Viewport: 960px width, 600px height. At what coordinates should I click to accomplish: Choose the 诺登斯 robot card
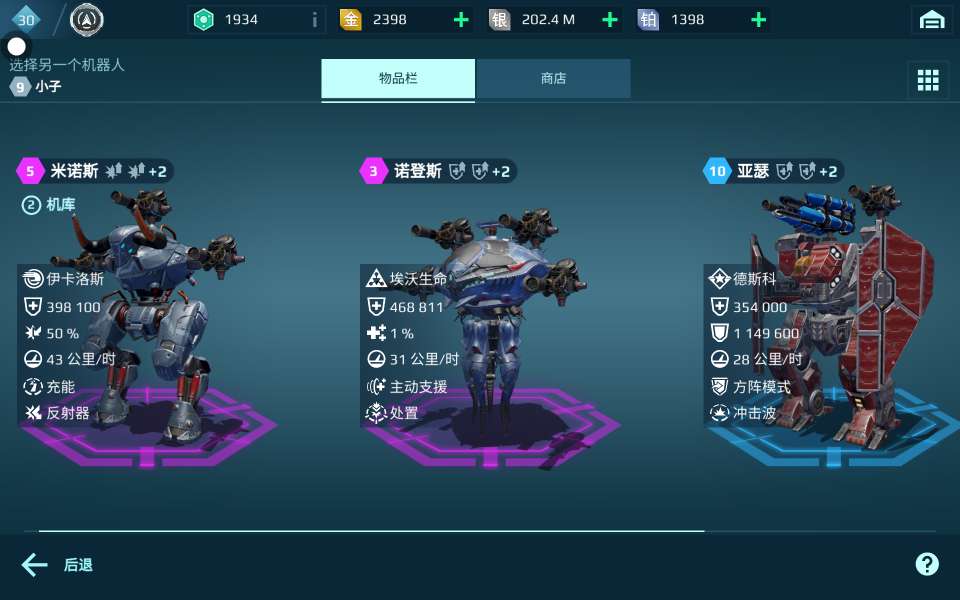(490, 320)
